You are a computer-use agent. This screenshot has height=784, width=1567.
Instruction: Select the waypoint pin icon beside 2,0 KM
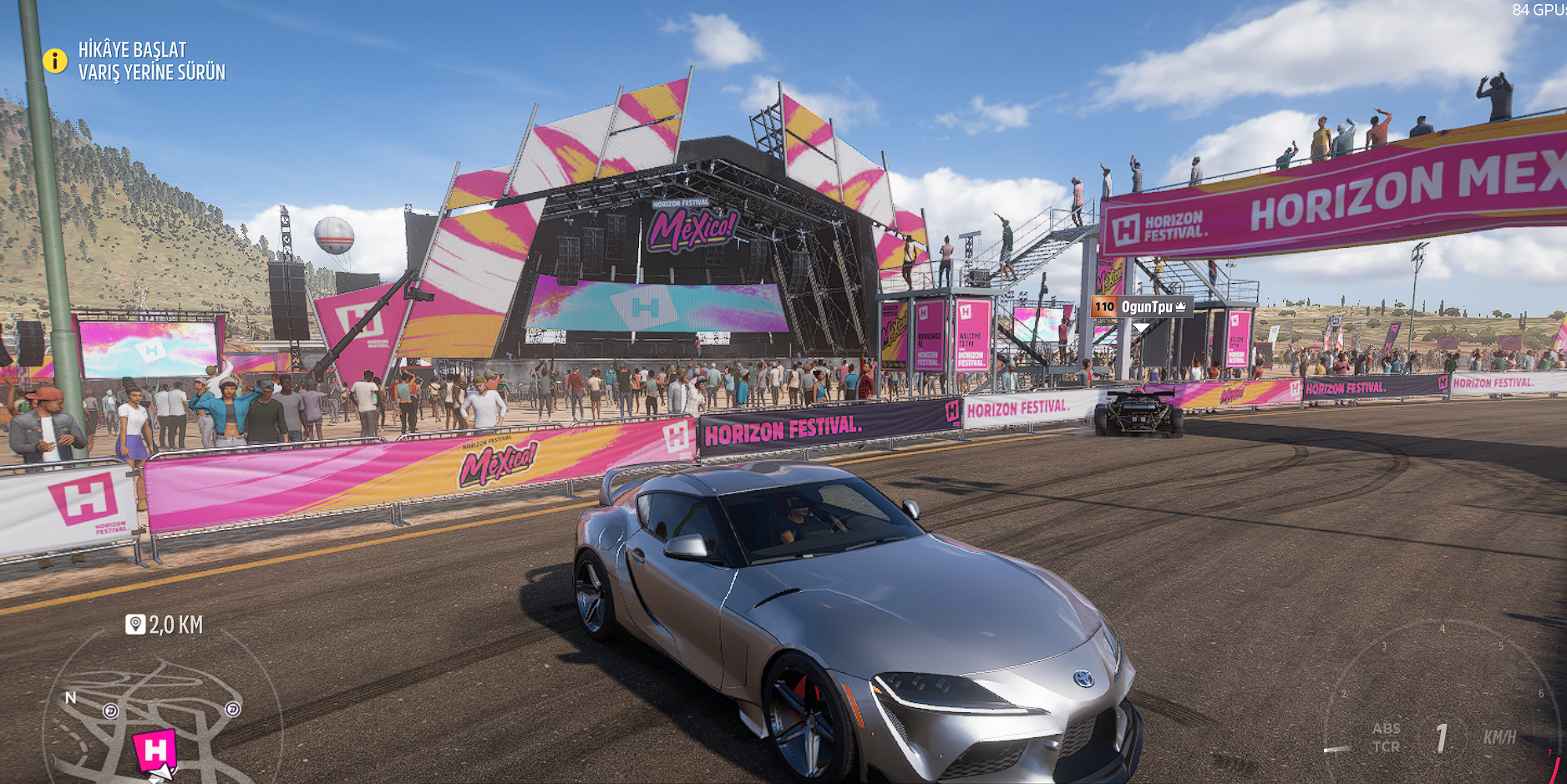(135, 625)
